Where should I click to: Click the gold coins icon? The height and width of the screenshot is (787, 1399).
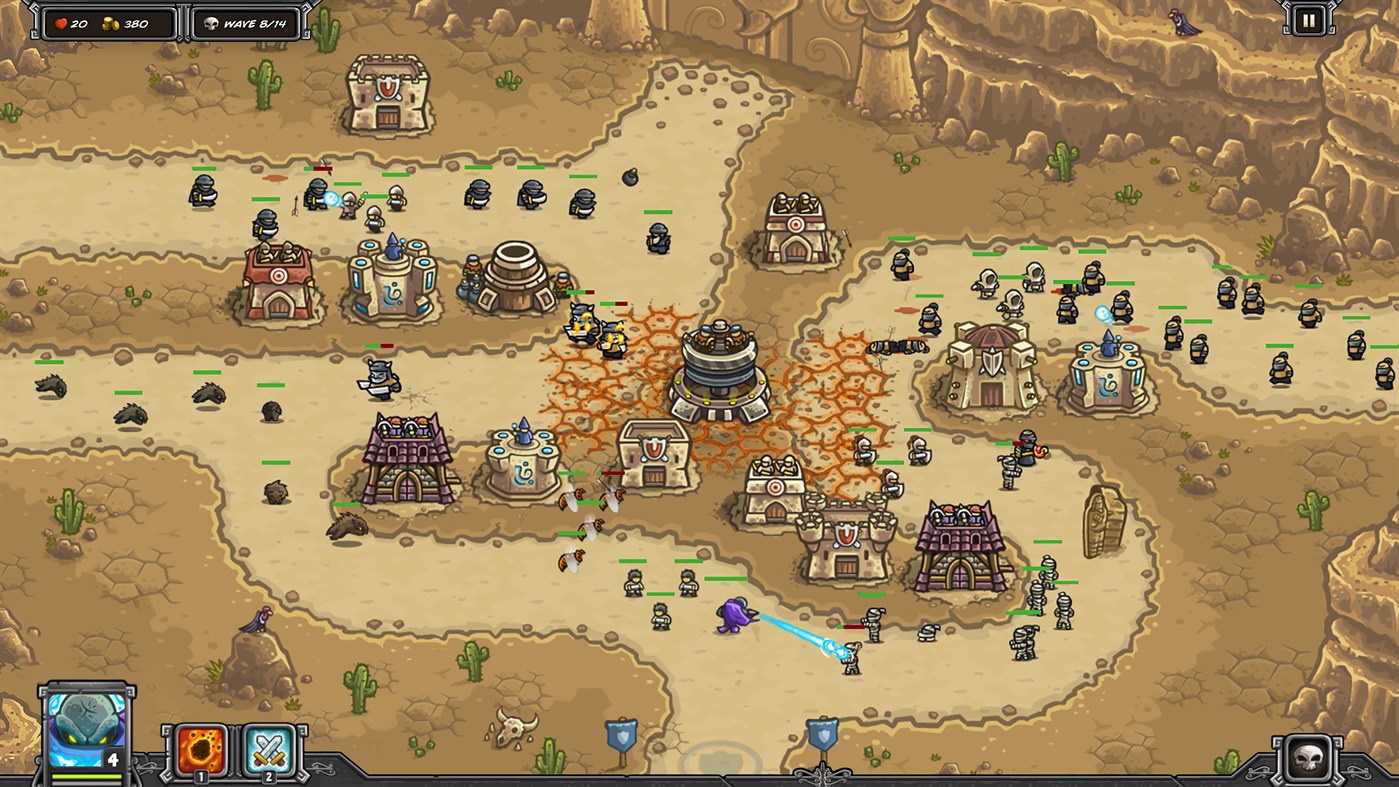112,22
